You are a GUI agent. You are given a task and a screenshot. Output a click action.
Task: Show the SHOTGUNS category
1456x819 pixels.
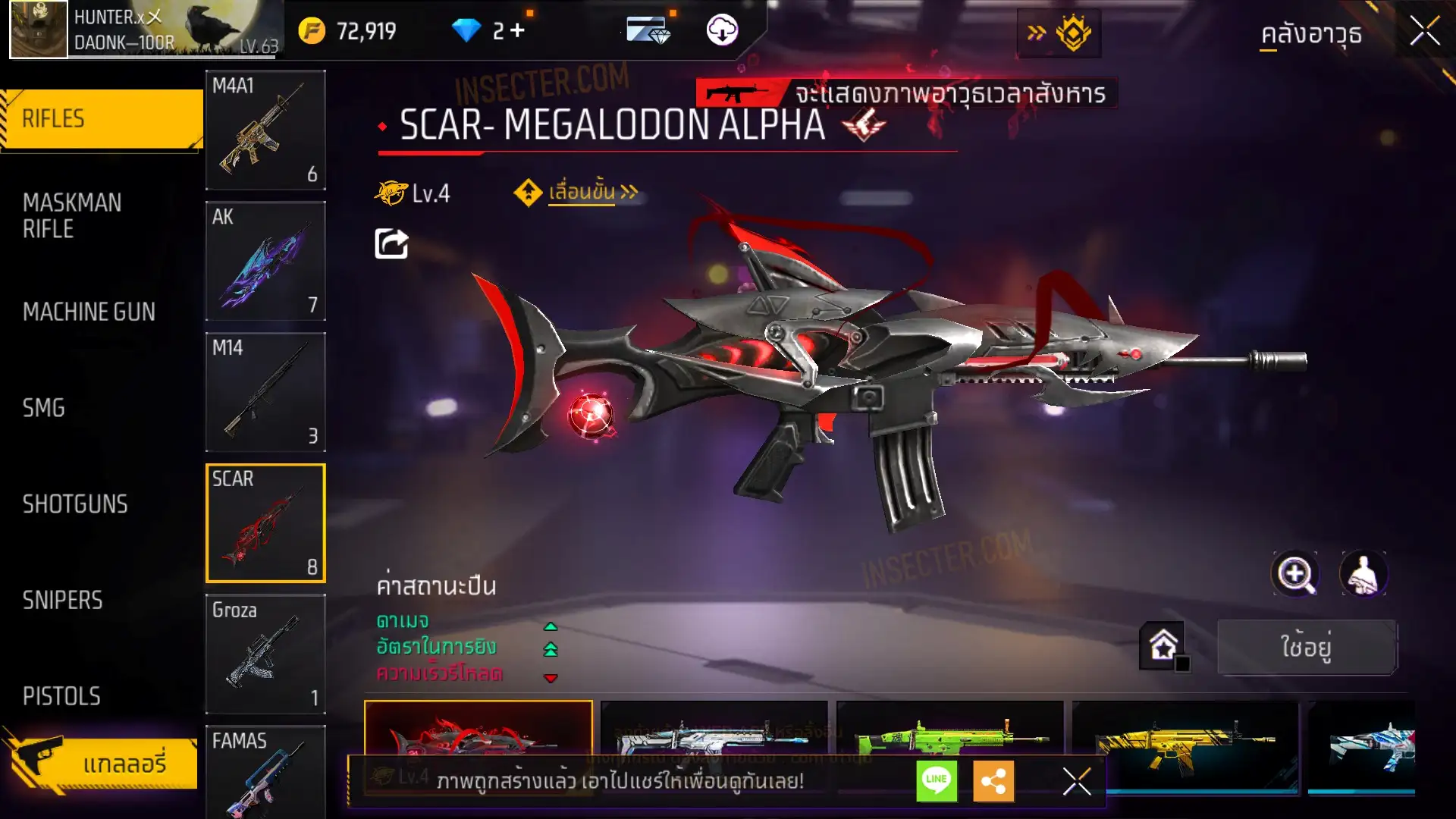click(x=75, y=504)
